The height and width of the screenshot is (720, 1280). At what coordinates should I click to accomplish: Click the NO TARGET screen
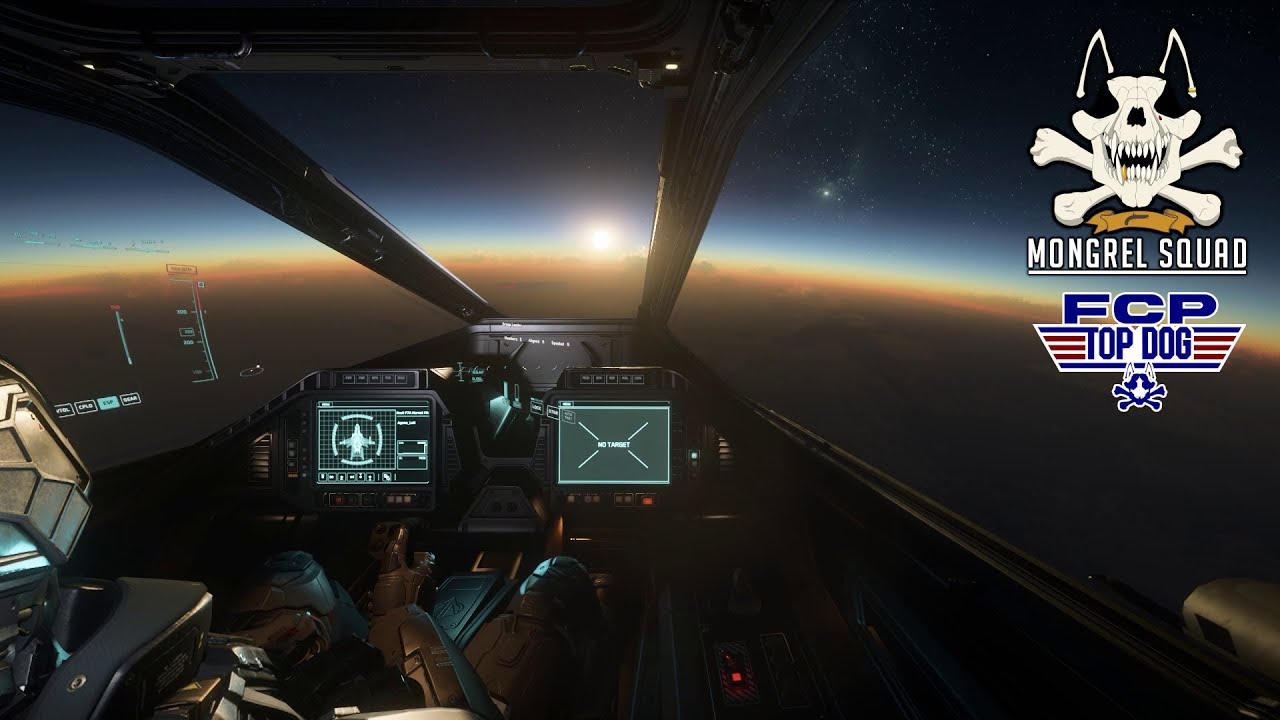(x=613, y=443)
